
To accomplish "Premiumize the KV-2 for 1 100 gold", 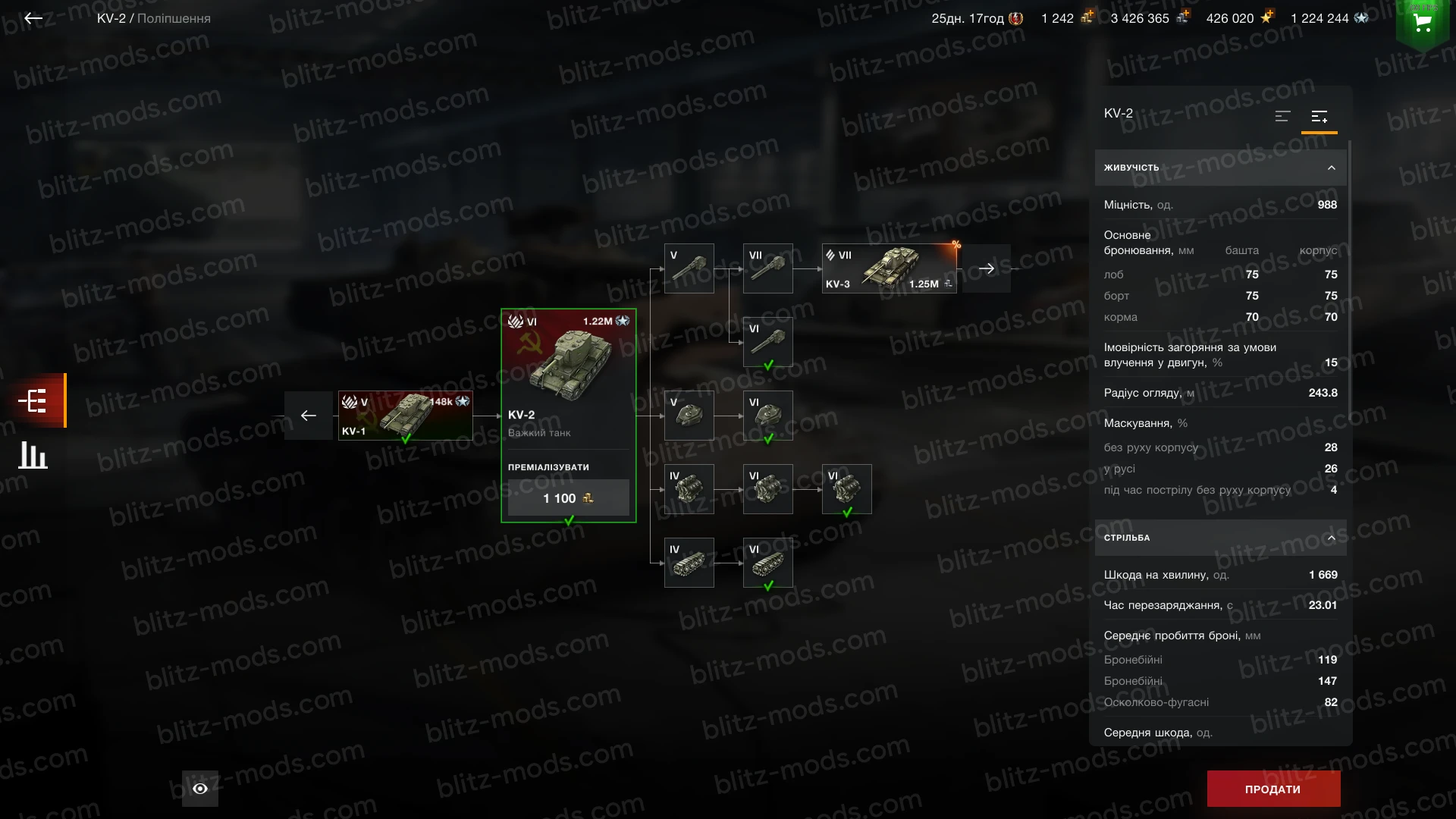I will click(x=568, y=498).
